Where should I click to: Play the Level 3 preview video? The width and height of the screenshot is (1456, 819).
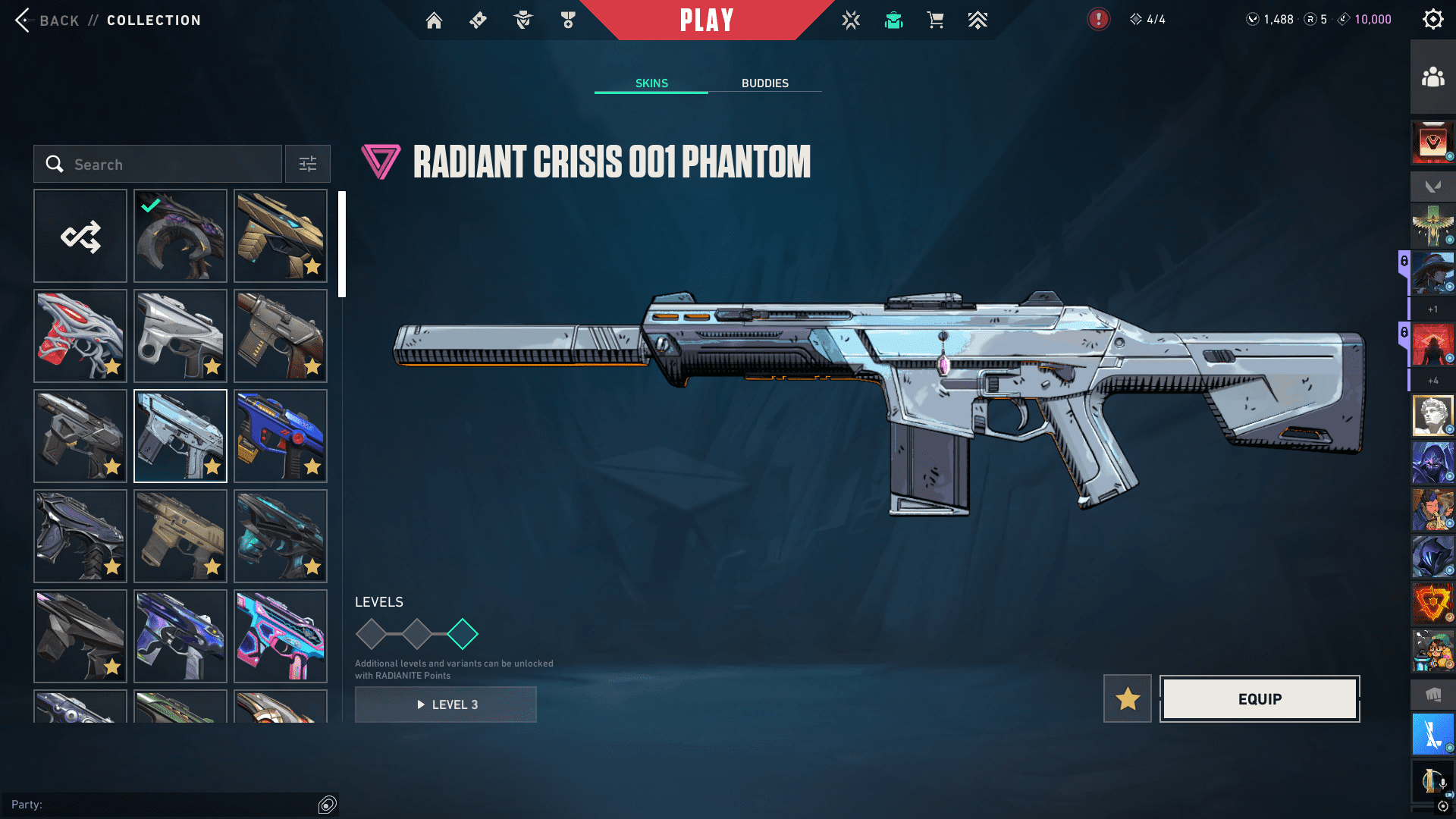(x=446, y=704)
